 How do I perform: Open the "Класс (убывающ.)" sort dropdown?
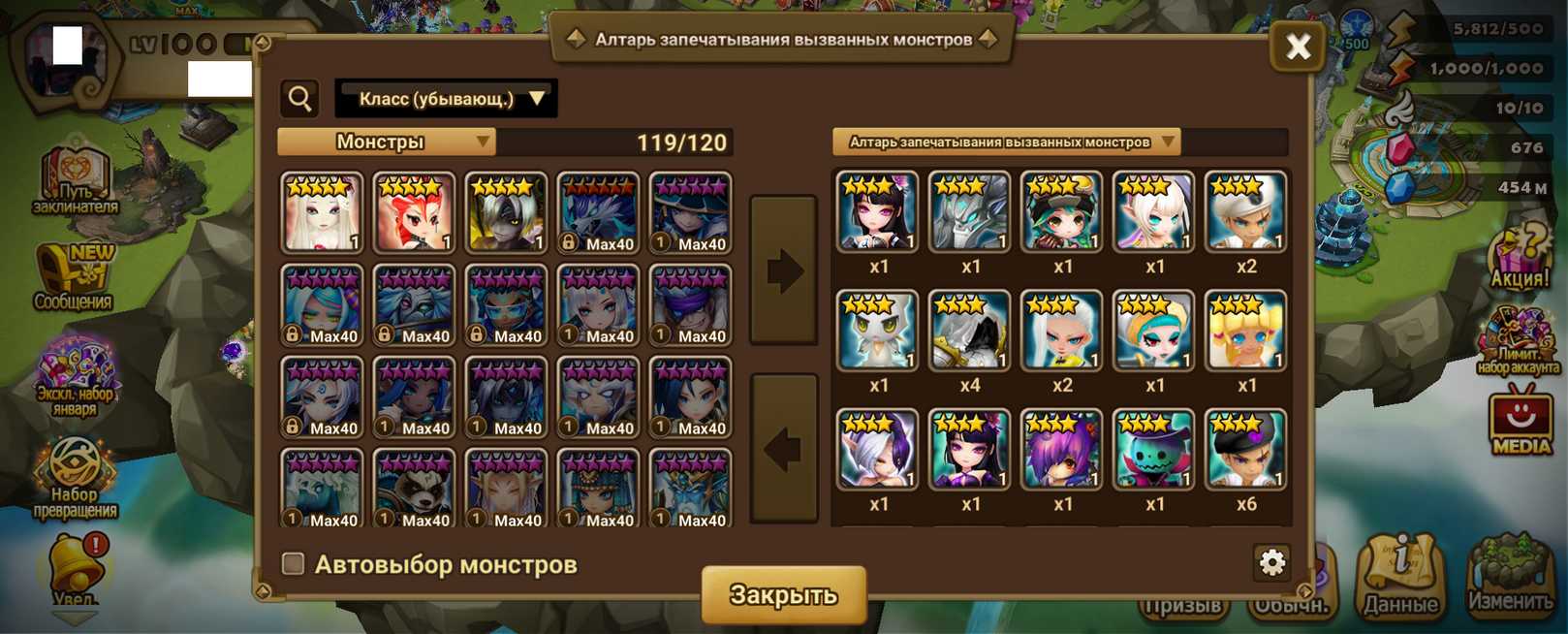tap(446, 99)
